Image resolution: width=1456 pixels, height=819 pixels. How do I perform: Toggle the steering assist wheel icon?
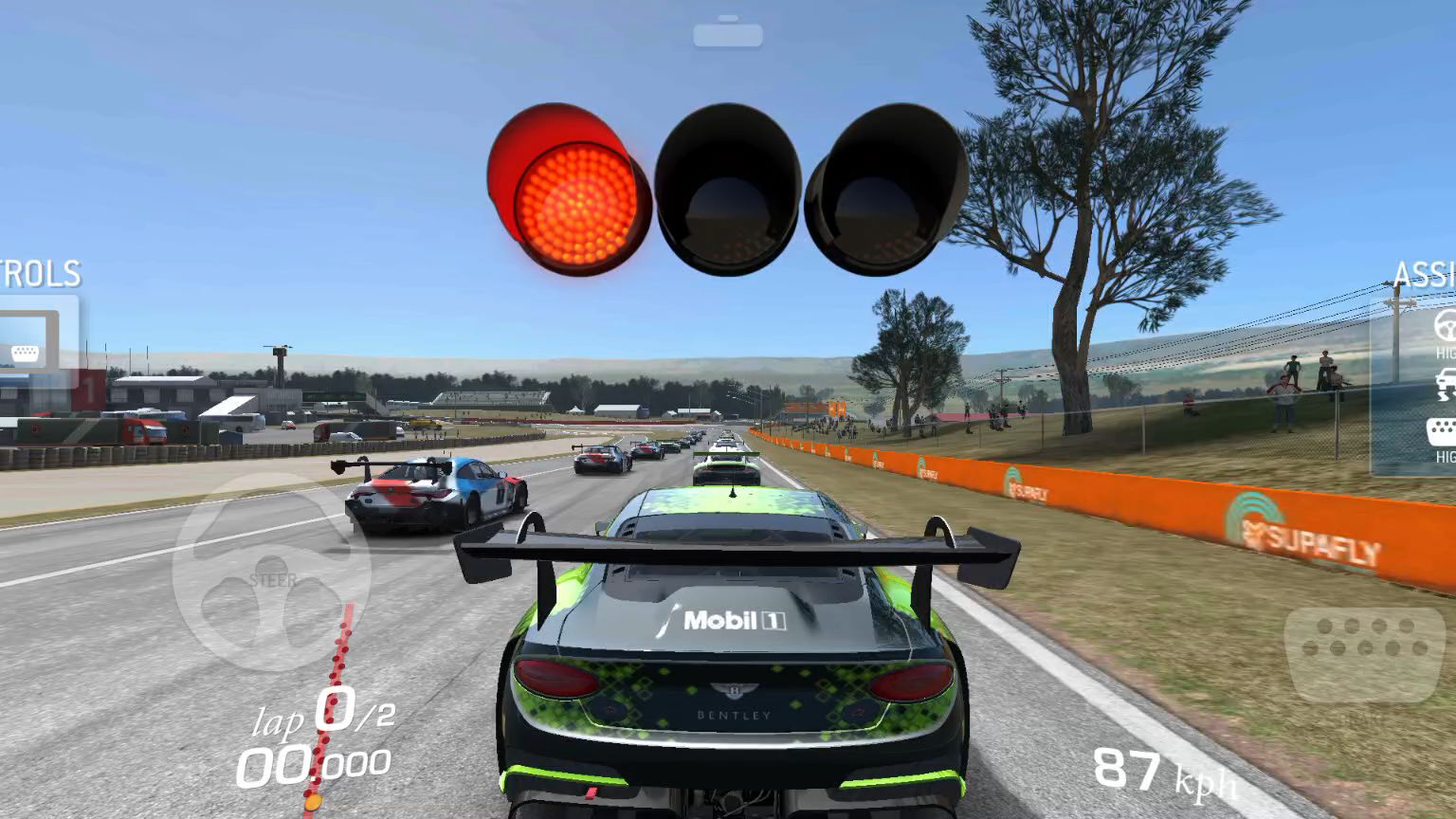pyautogui.click(x=1444, y=326)
